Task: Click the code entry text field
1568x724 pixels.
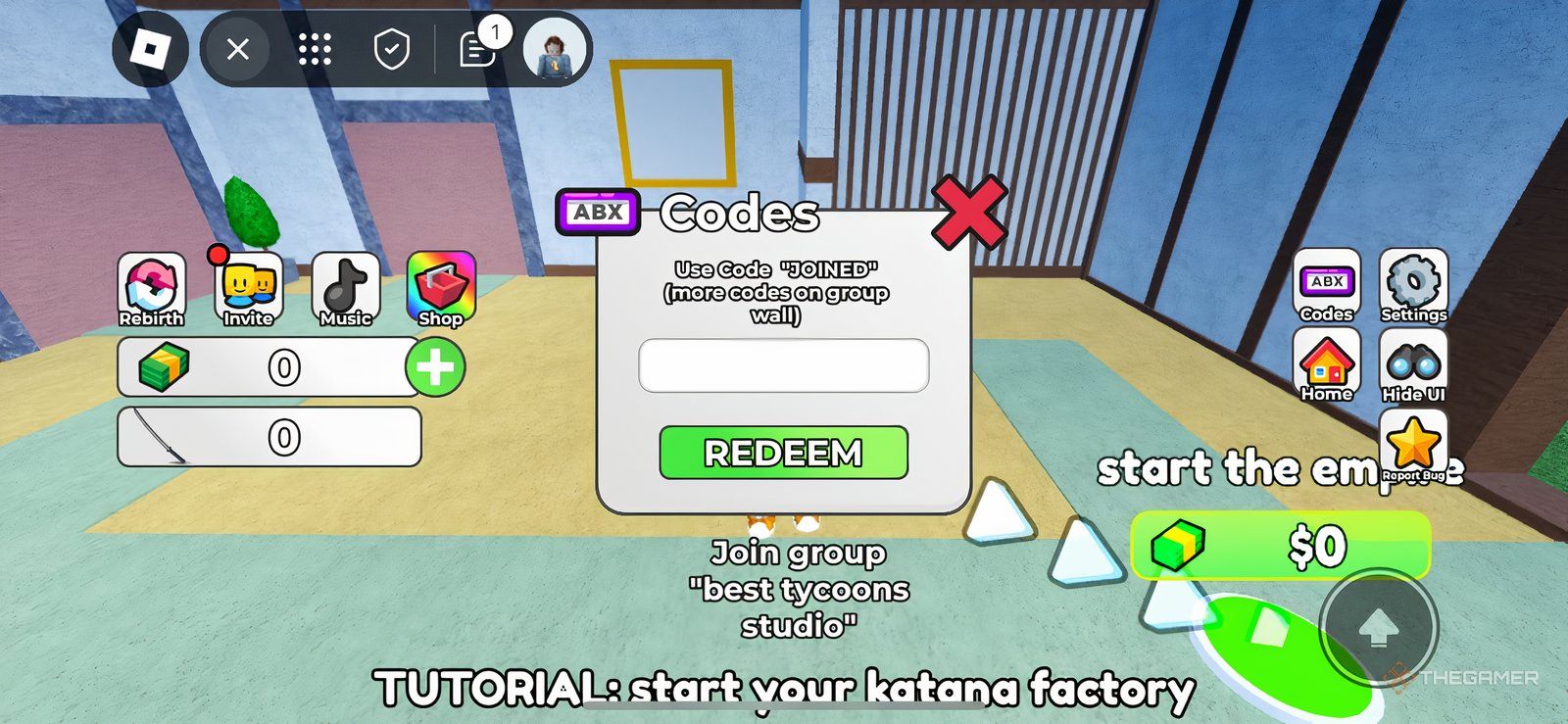Action: pyautogui.click(x=782, y=363)
